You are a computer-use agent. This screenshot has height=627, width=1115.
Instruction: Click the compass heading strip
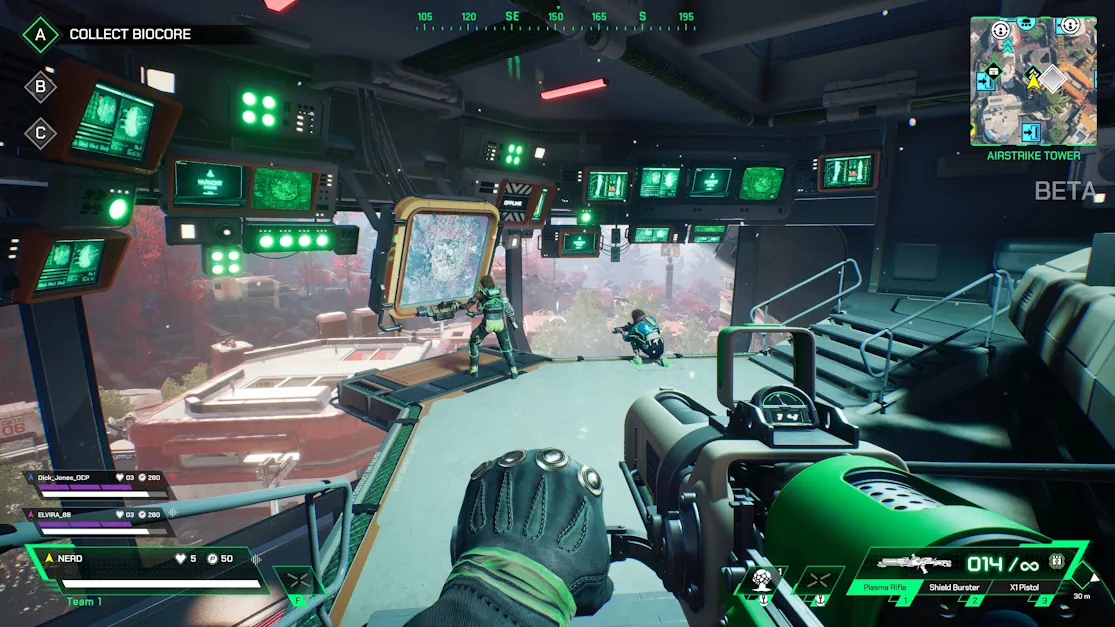click(556, 20)
